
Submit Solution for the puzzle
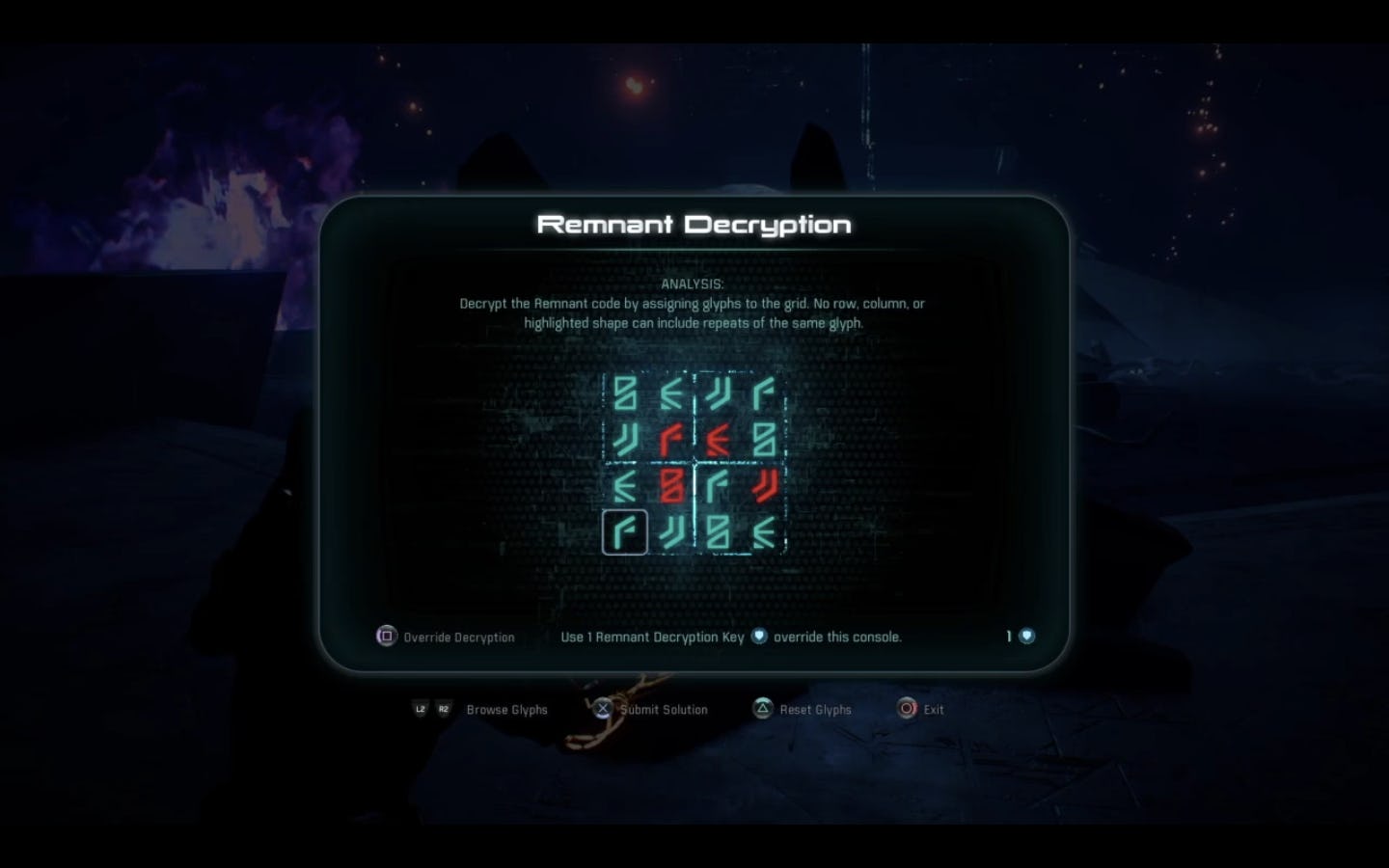point(665,709)
